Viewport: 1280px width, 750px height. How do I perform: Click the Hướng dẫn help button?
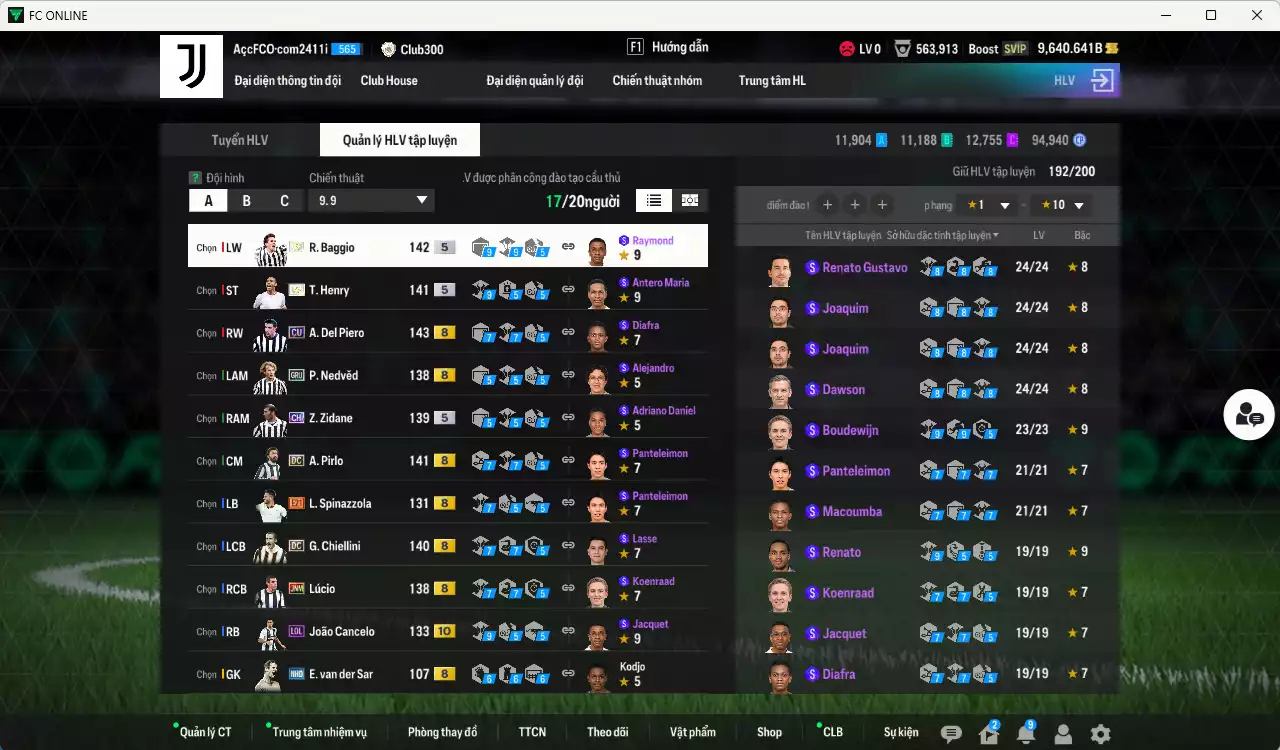(678, 46)
